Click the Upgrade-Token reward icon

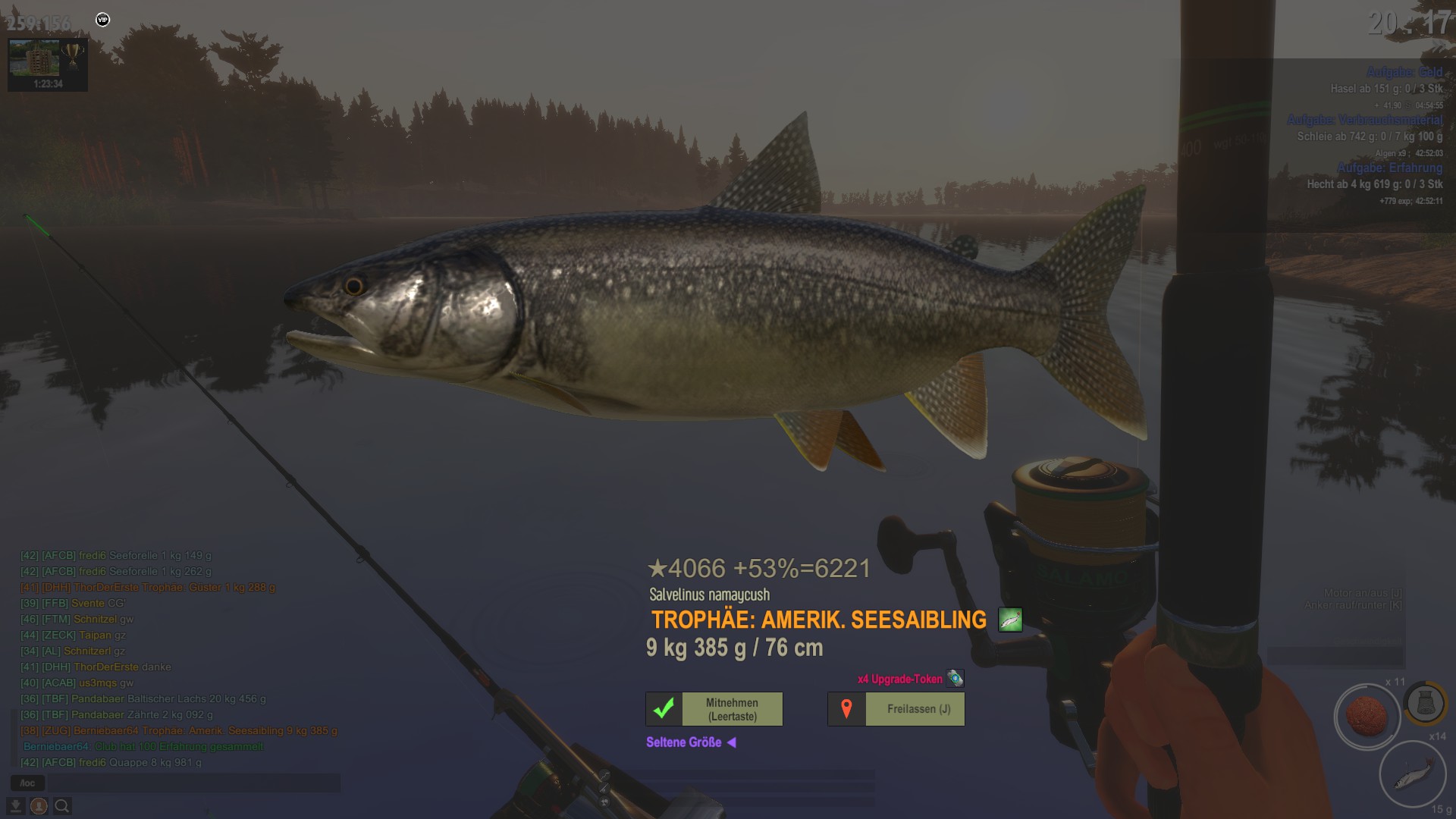[955, 679]
